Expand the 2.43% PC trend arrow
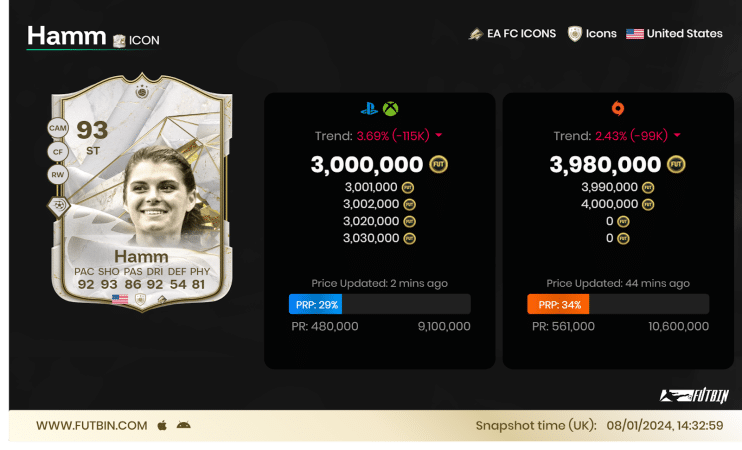Screen dimensions: 742x450 coord(677,136)
